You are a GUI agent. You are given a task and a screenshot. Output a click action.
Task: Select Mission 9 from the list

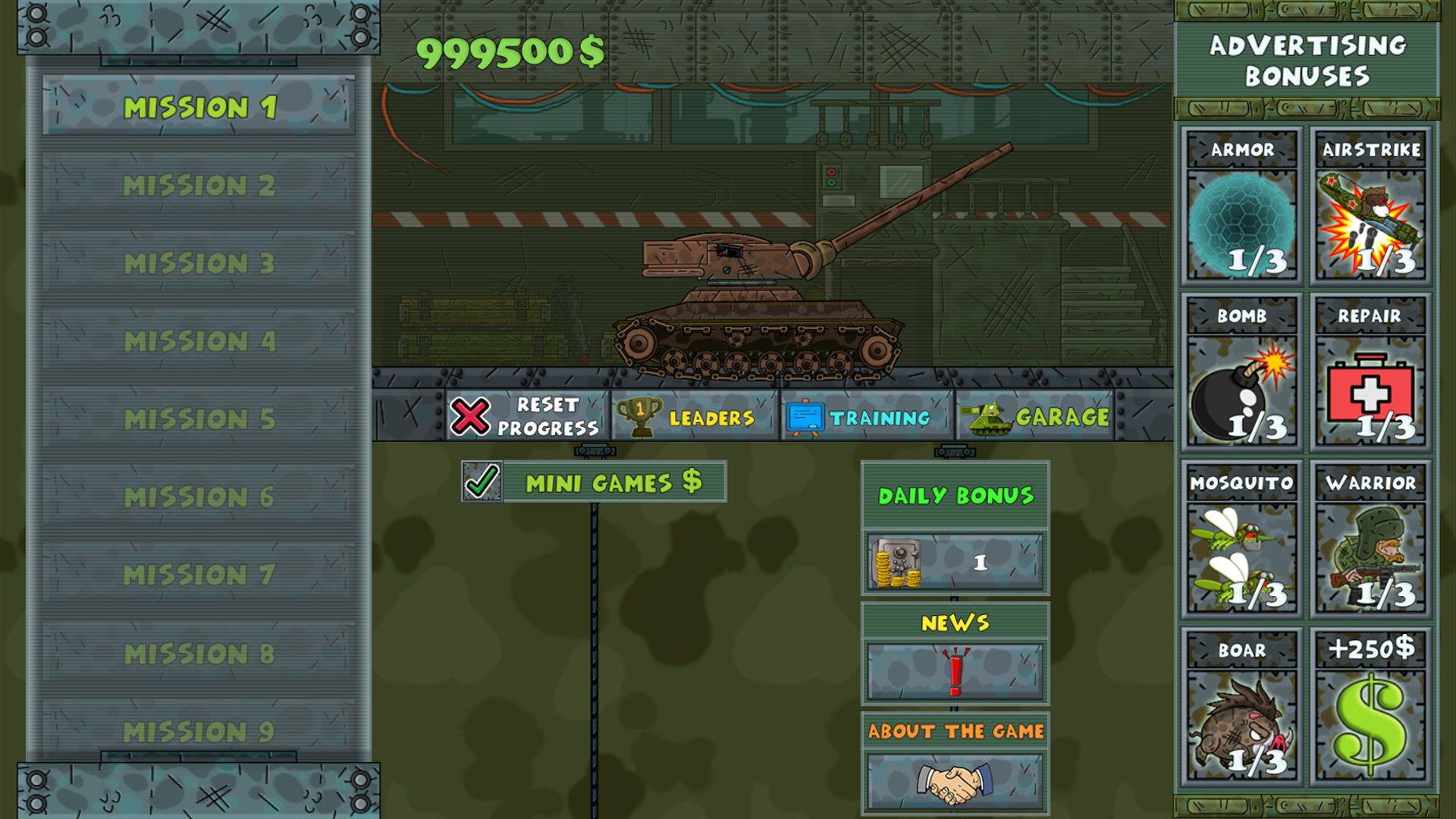[x=199, y=730]
